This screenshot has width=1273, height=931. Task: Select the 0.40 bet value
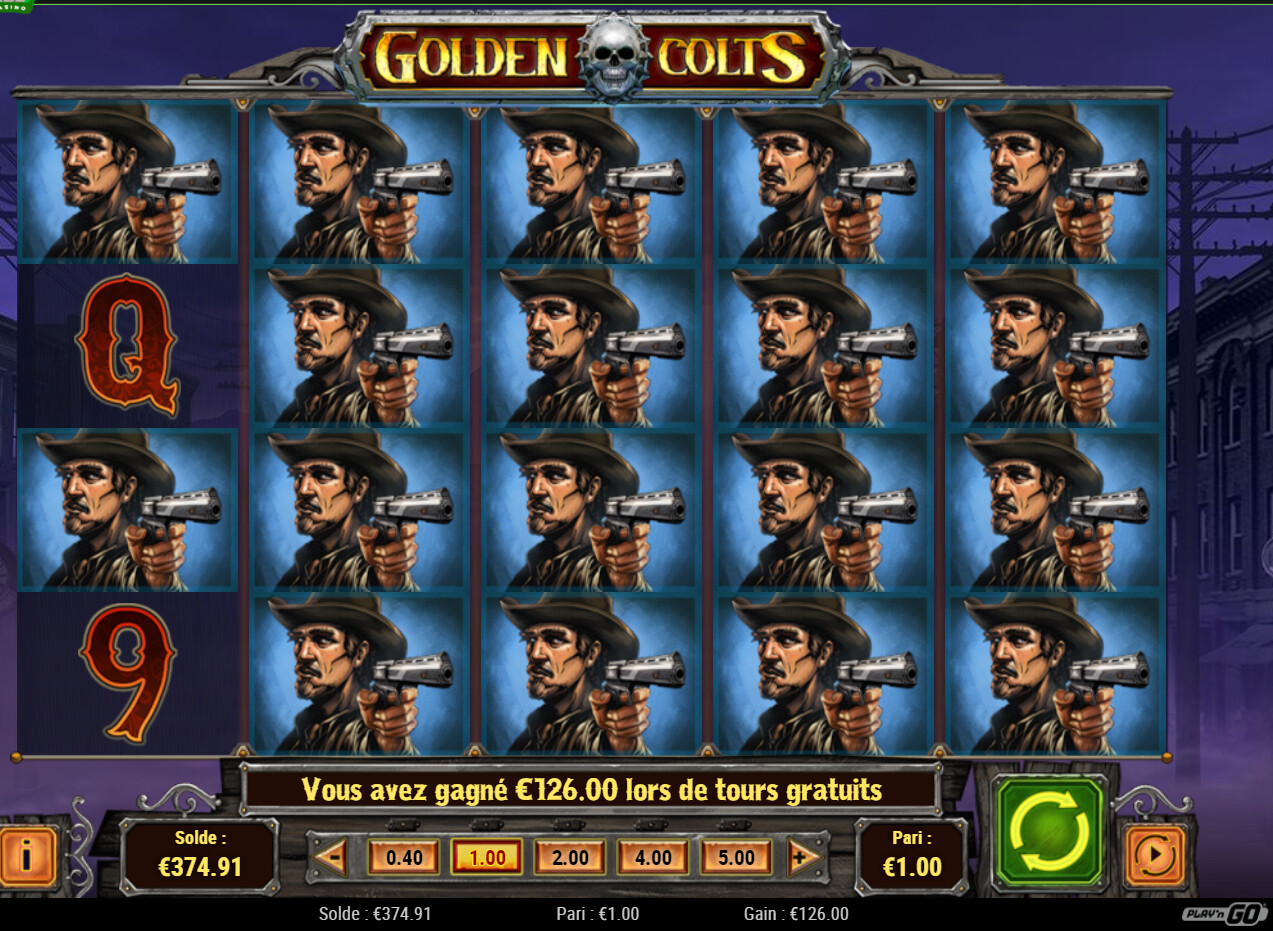(x=404, y=857)
